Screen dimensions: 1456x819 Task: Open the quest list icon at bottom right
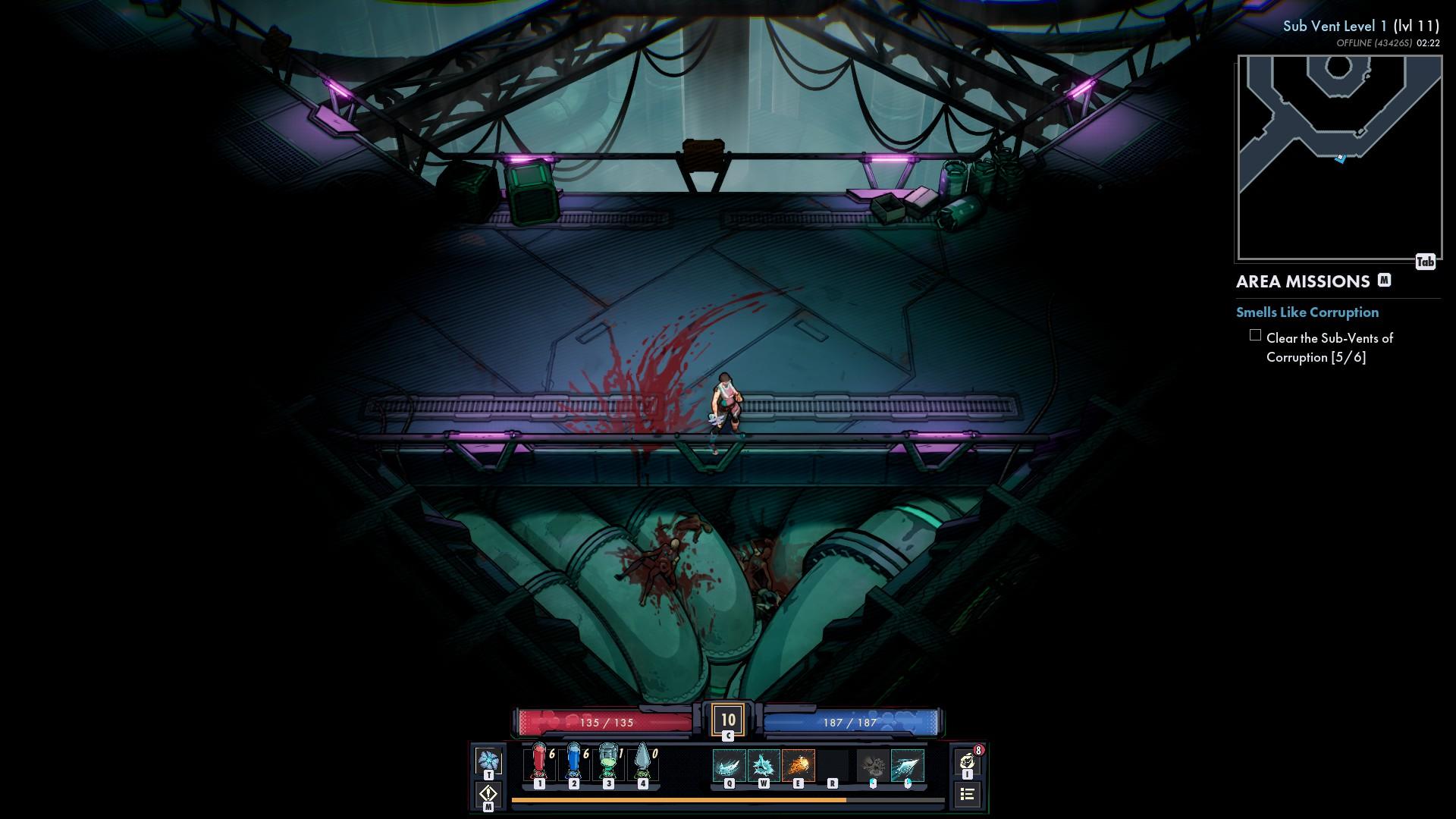pyautogui.click(x=968, y=795)
